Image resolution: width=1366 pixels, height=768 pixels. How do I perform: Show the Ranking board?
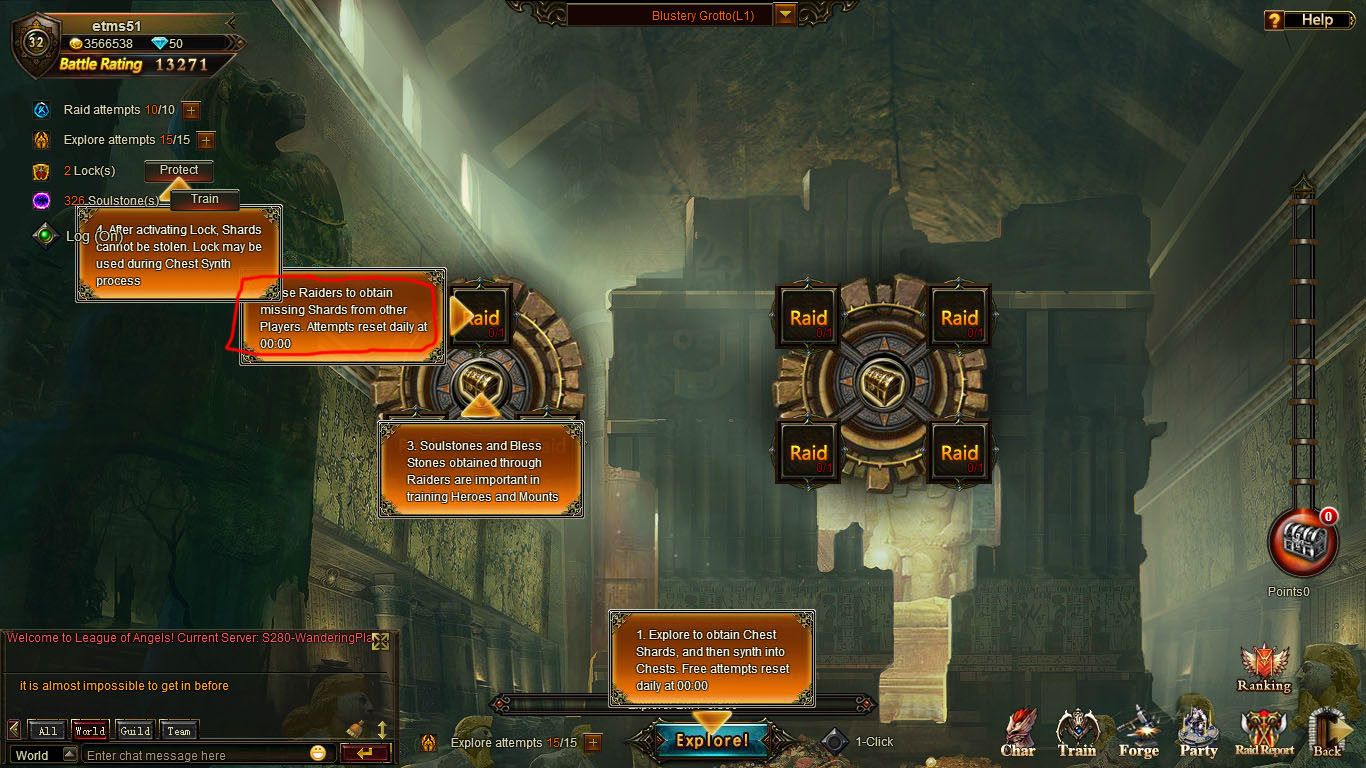[1263, 668]
